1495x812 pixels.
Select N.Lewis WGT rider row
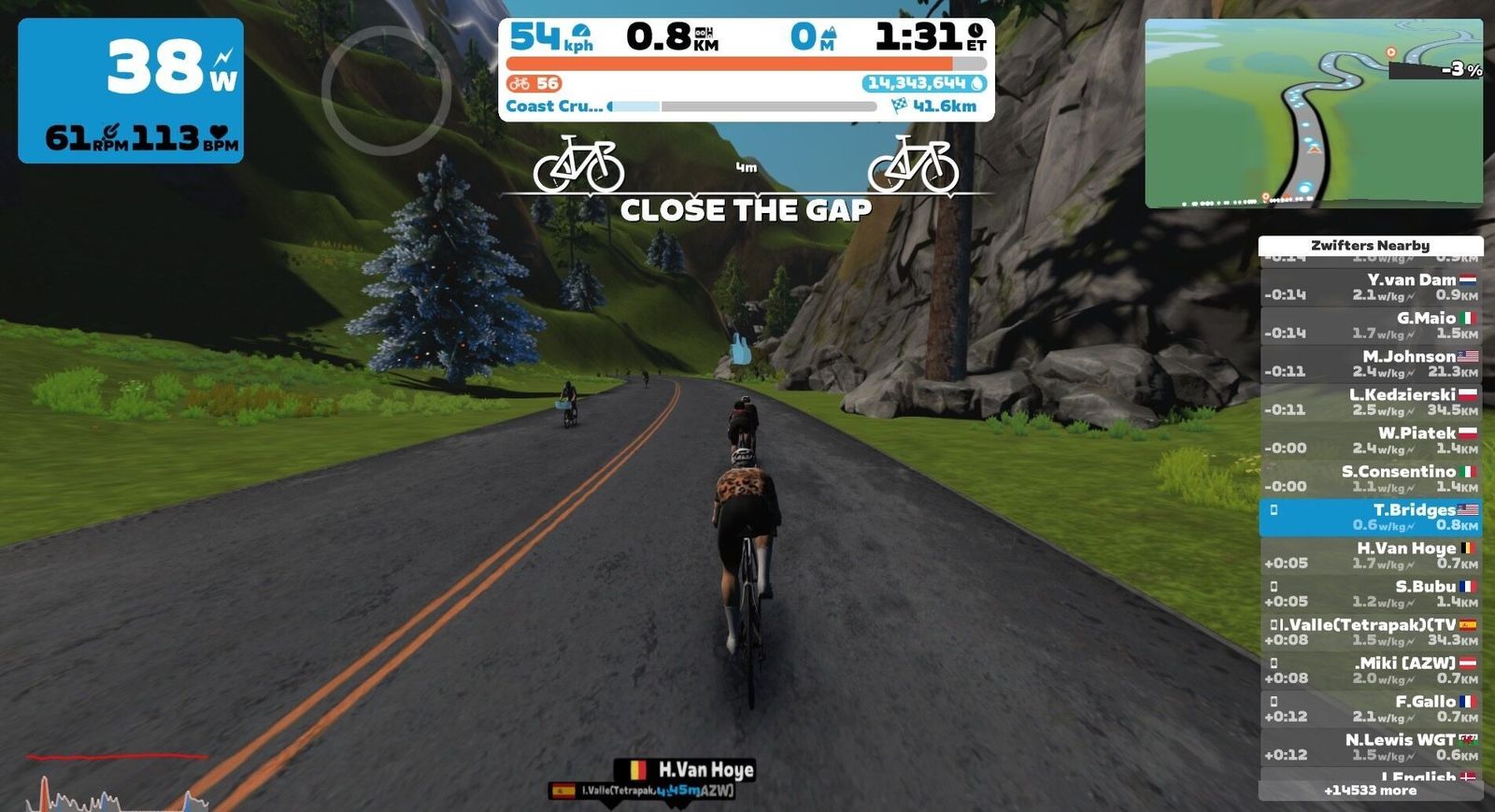pos(1370,747)
